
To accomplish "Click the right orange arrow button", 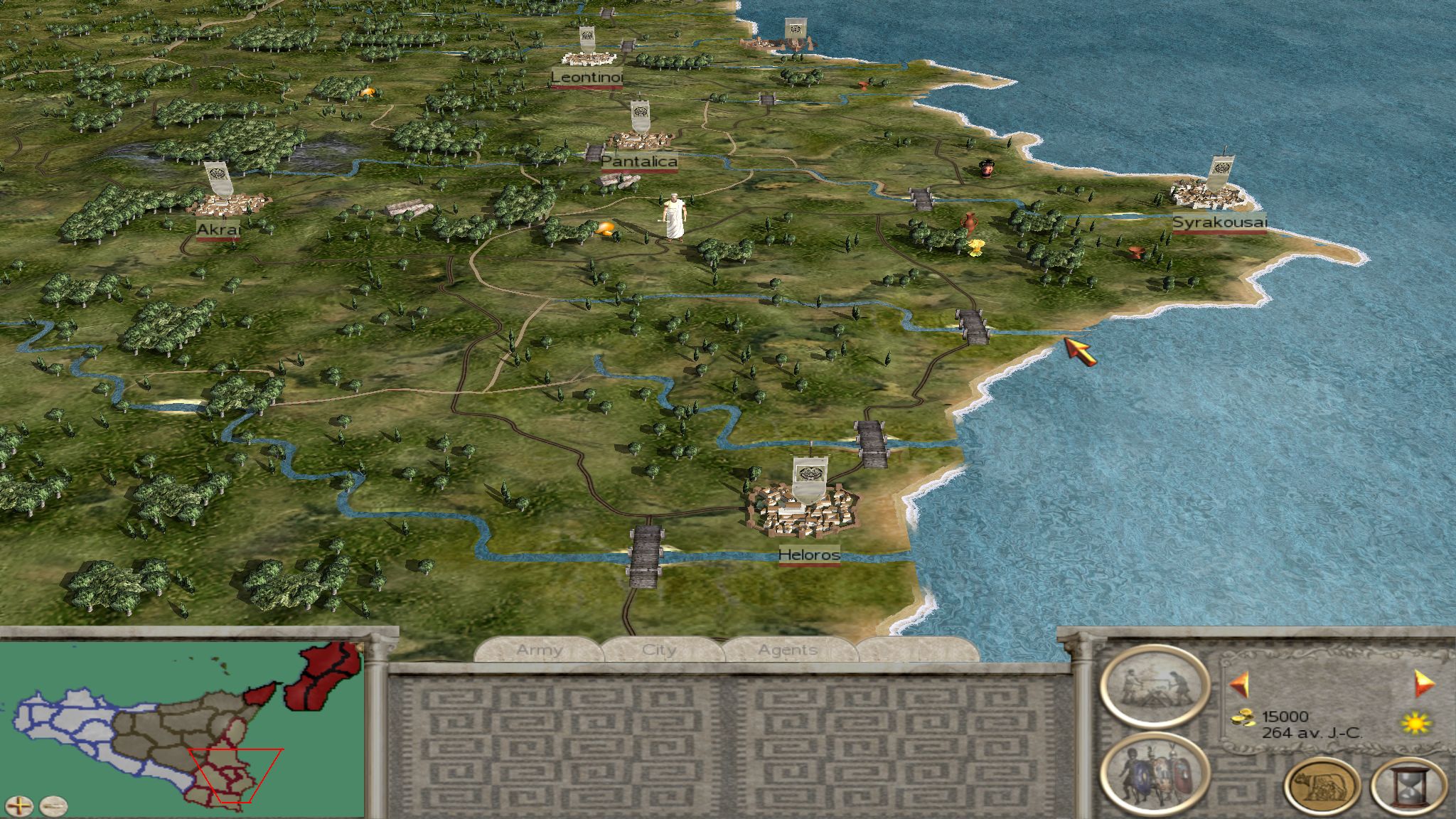I will click(1424, 683).
